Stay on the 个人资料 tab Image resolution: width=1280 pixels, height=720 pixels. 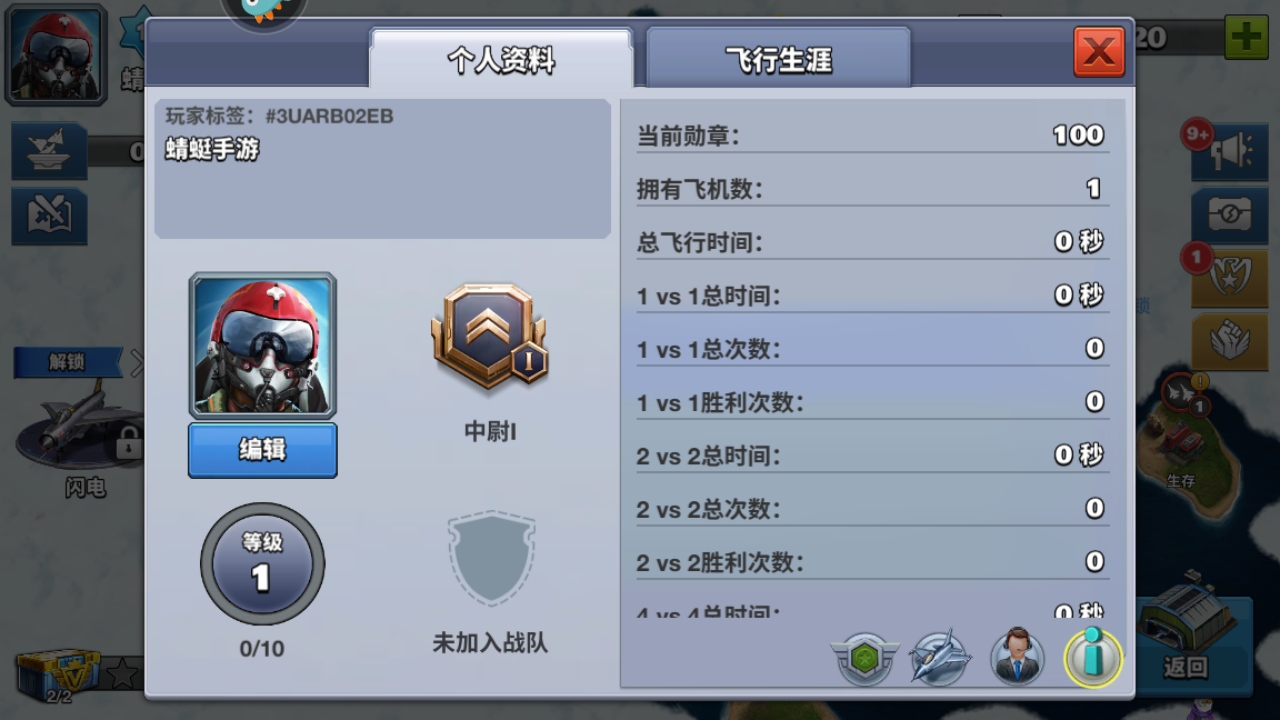[502, 58]
